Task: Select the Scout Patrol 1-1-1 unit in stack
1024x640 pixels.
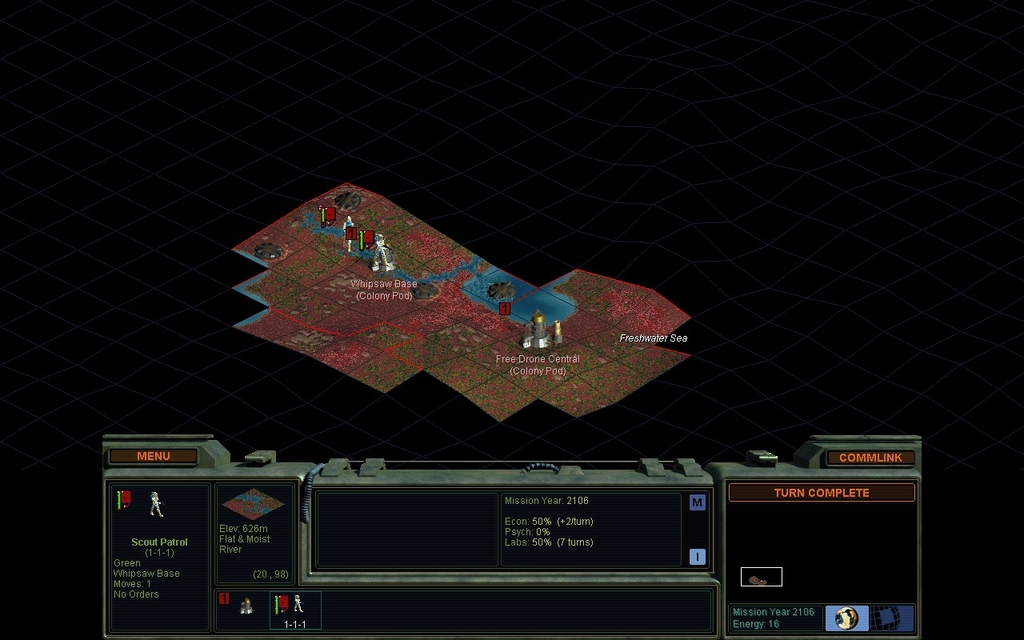Action: [x=296, y=607]
